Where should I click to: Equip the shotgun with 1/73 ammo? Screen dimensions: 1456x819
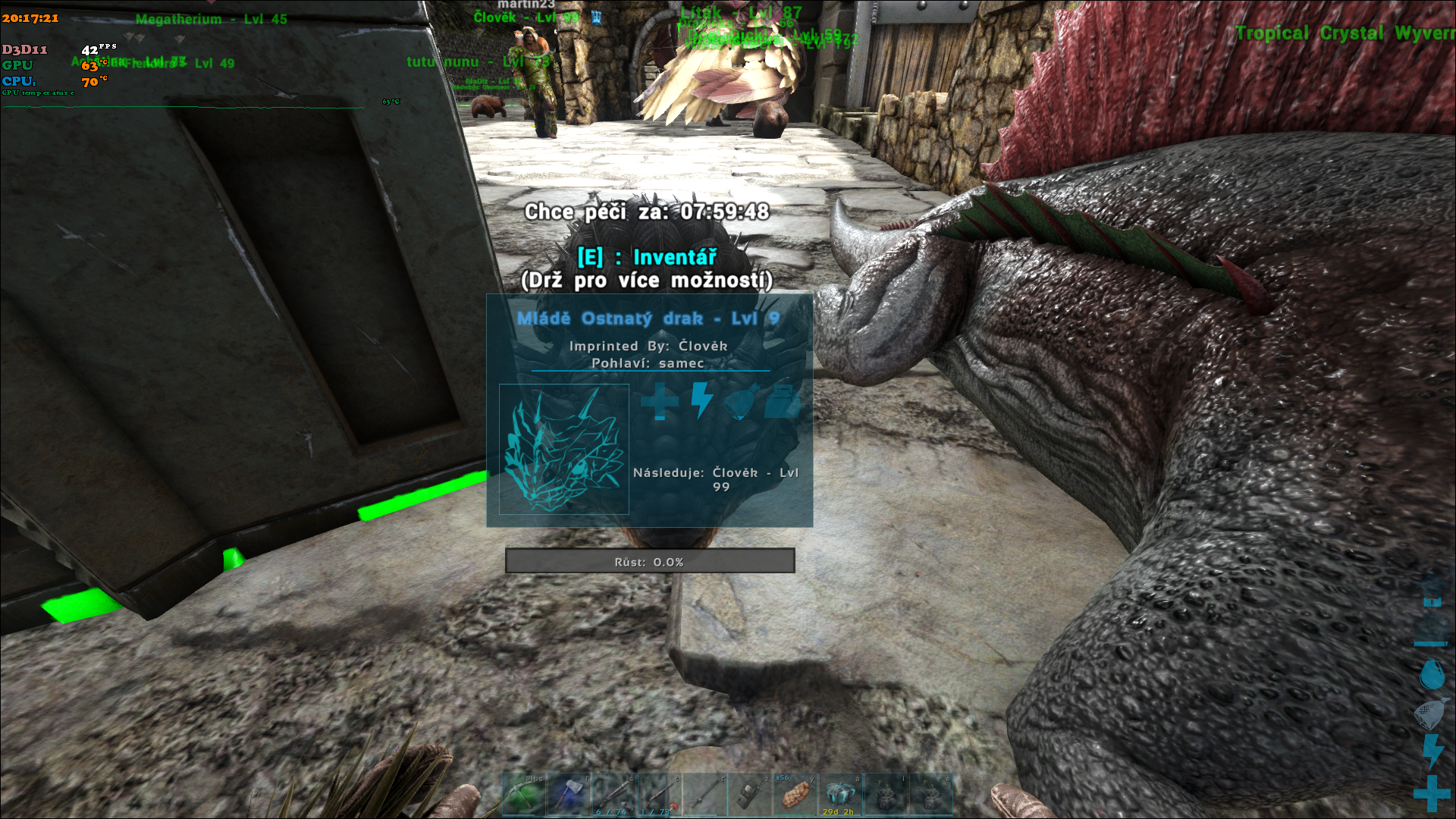(x=659, y=795)
